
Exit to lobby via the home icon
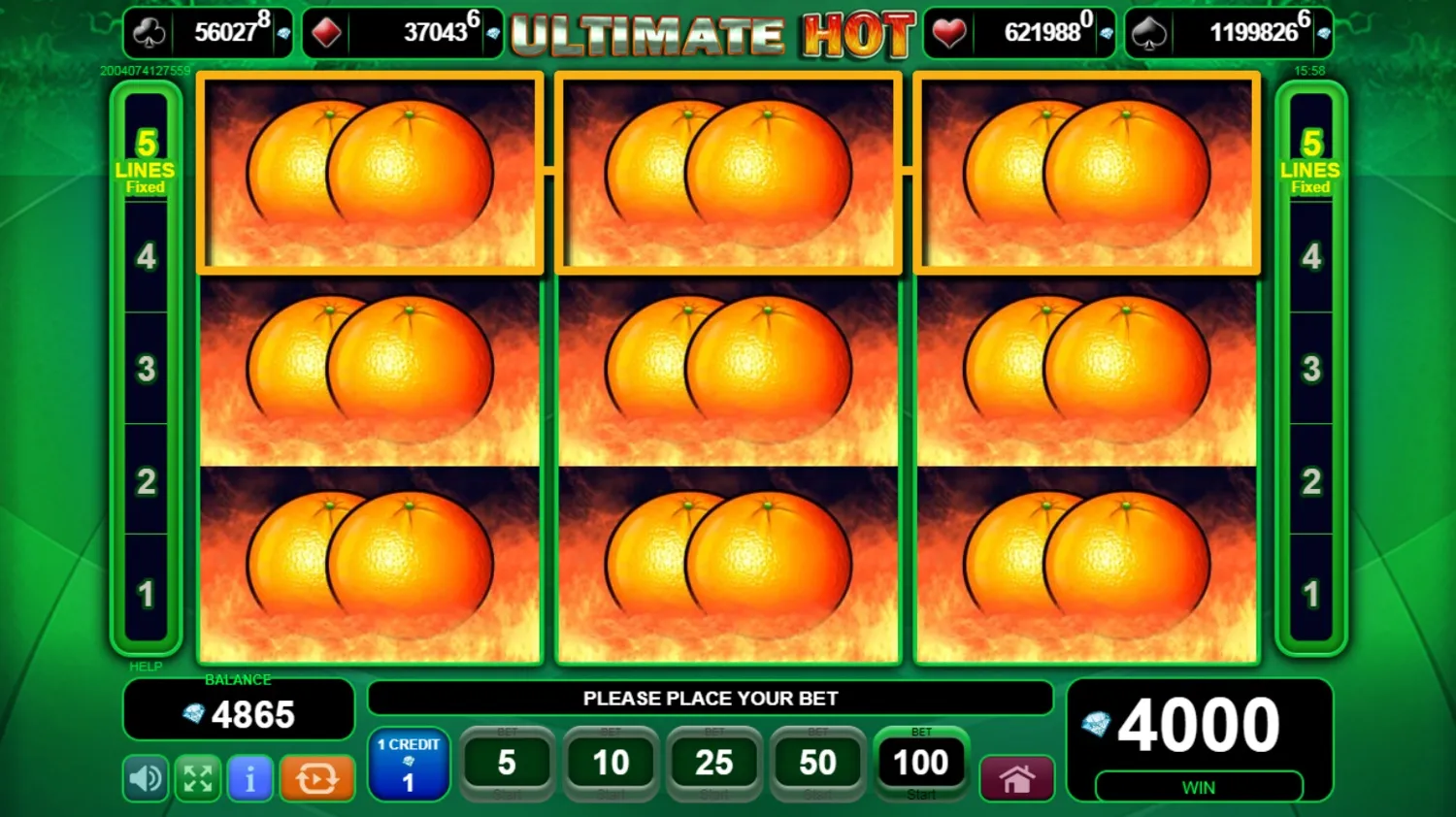(x=1016, y=778)
